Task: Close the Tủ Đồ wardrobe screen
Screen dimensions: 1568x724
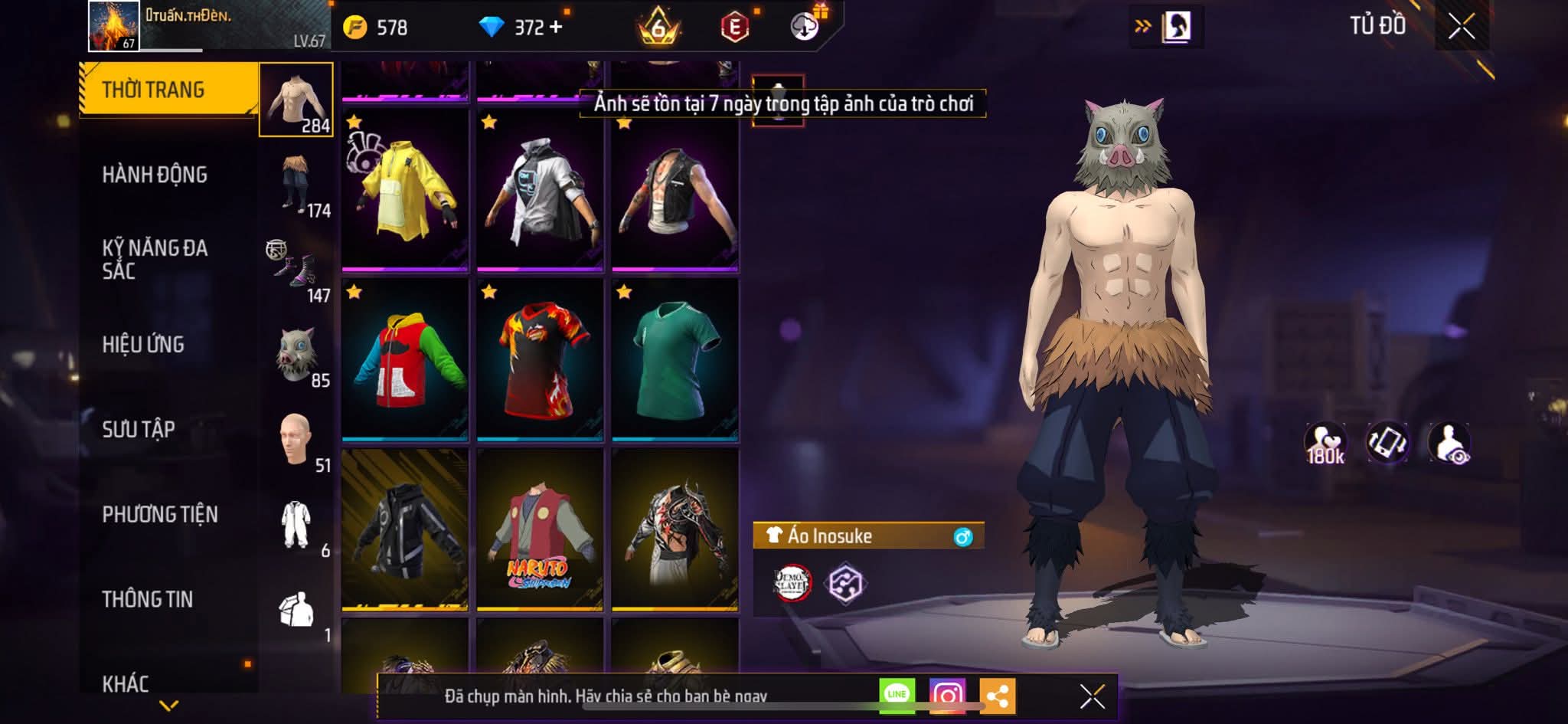Action: click(x=1461, y=27)
